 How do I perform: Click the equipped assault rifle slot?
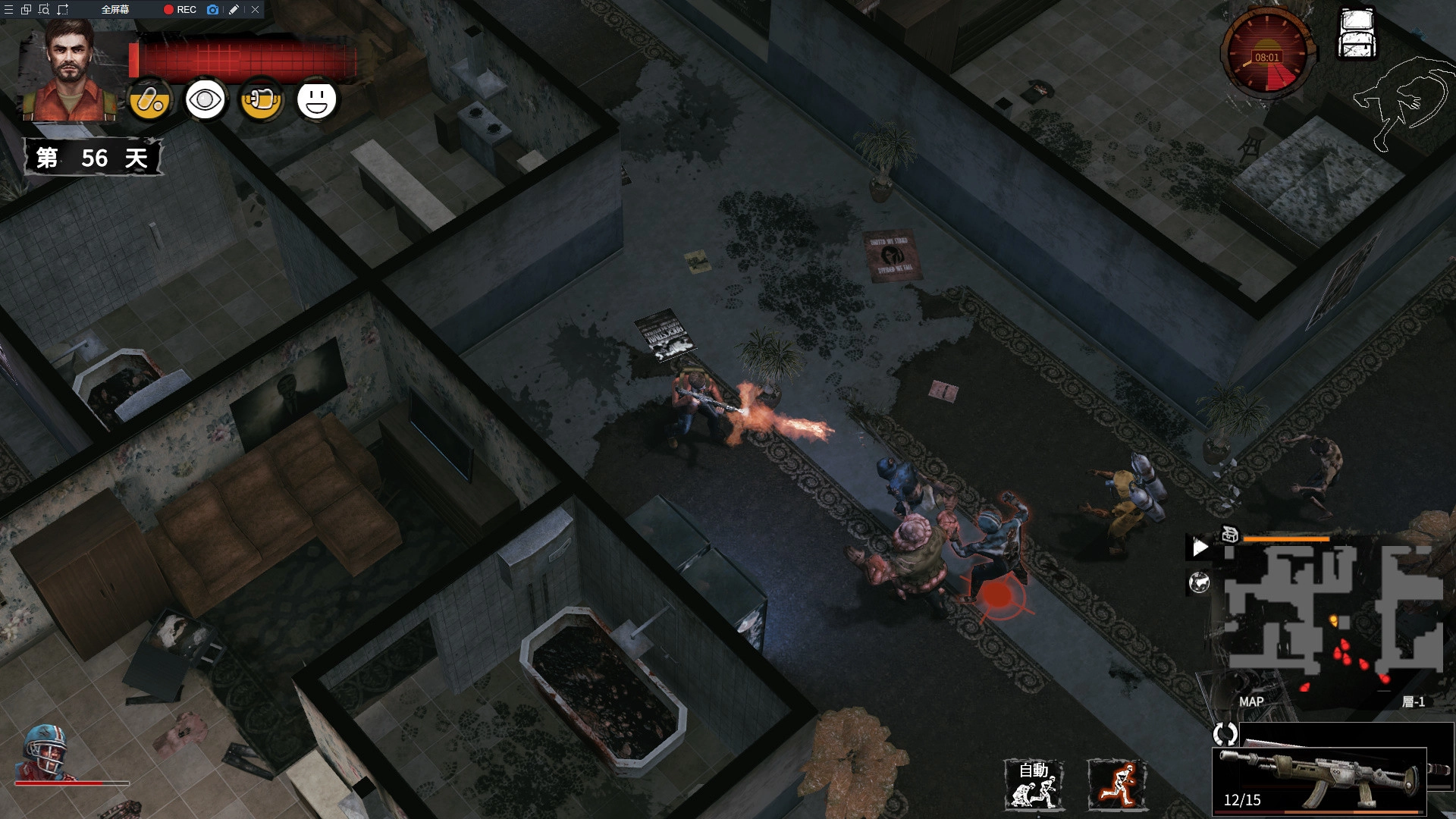1319,779
